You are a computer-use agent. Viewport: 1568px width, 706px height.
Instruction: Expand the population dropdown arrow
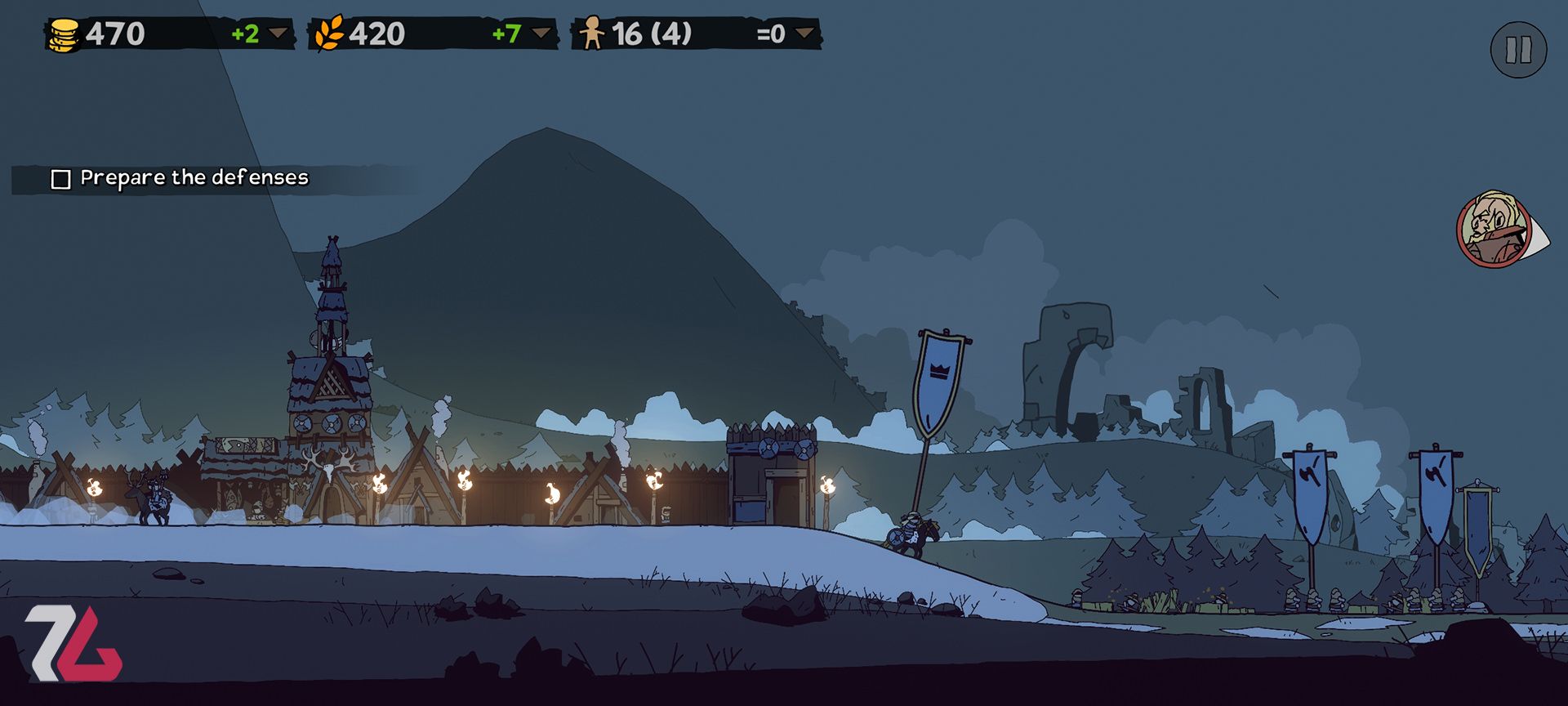[x=805, y=34]
